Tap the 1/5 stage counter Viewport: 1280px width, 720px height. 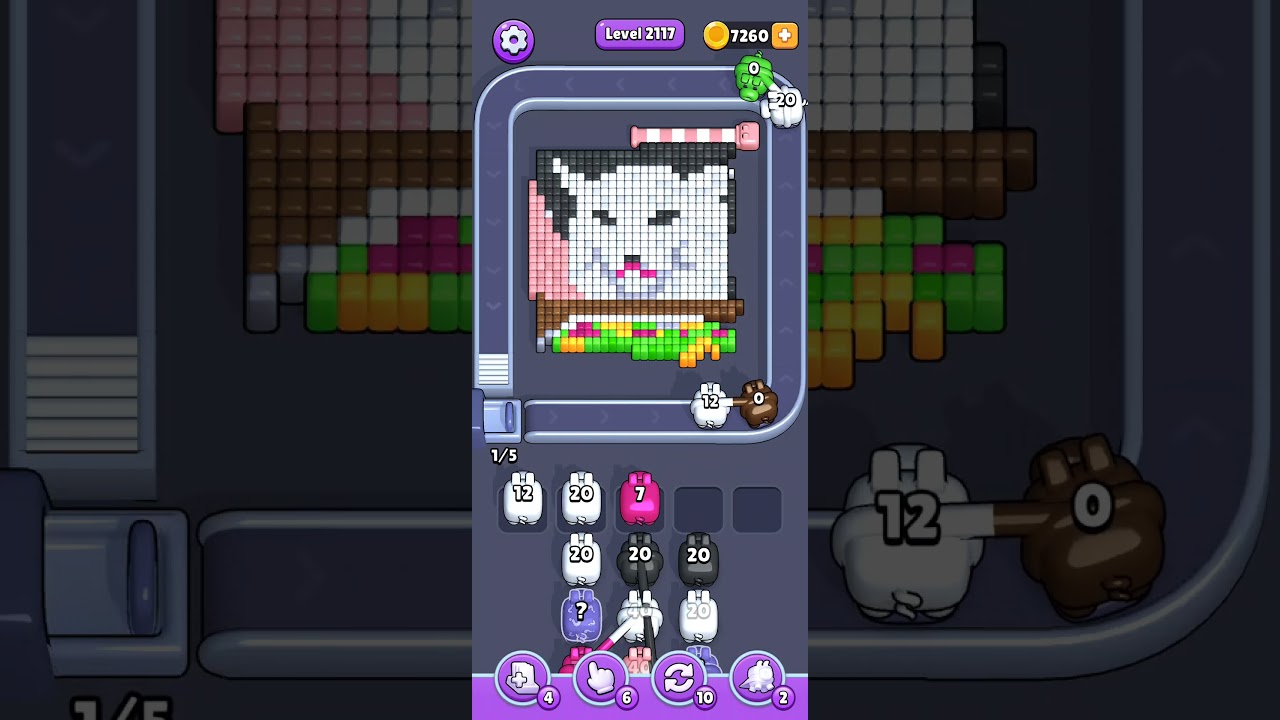(502, 455)
